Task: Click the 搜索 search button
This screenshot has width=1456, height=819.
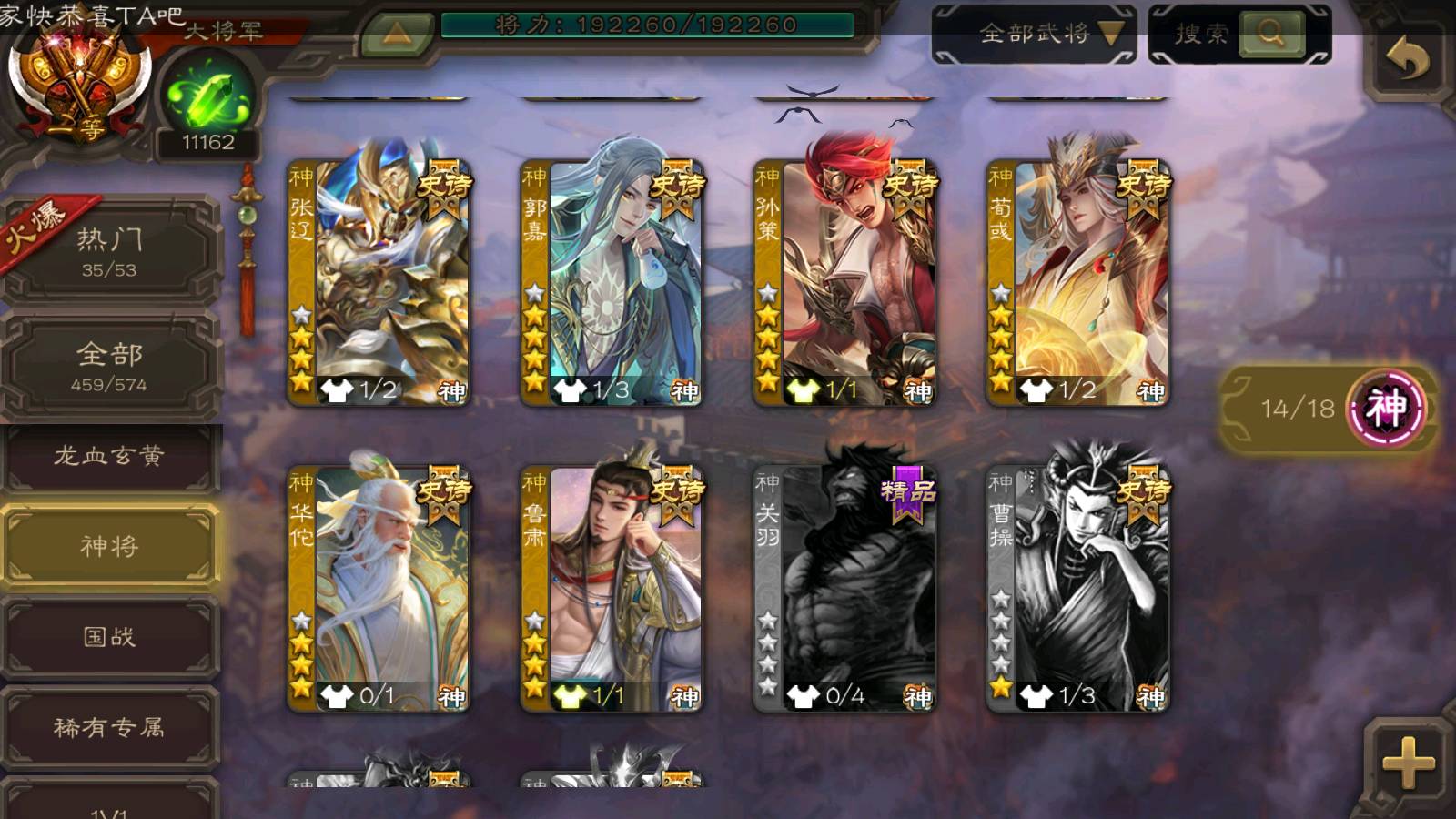Action: click(x=1270, y=34)
